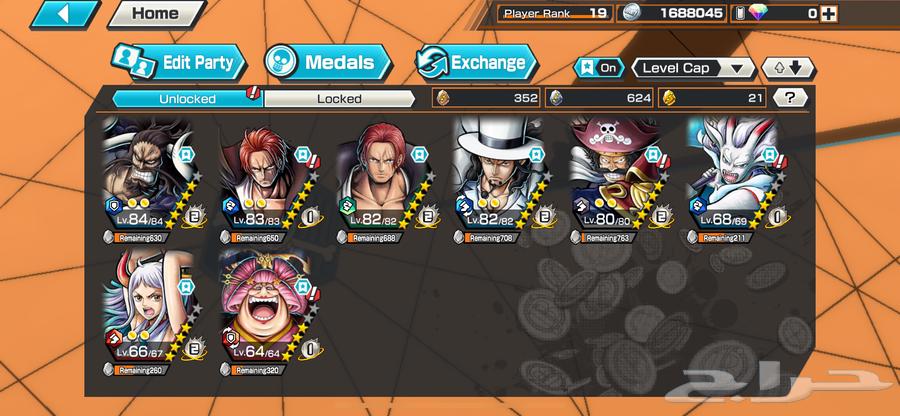900x416 pixels.
Task: Toggle the bookmark On filter
Action: point(598,68)
